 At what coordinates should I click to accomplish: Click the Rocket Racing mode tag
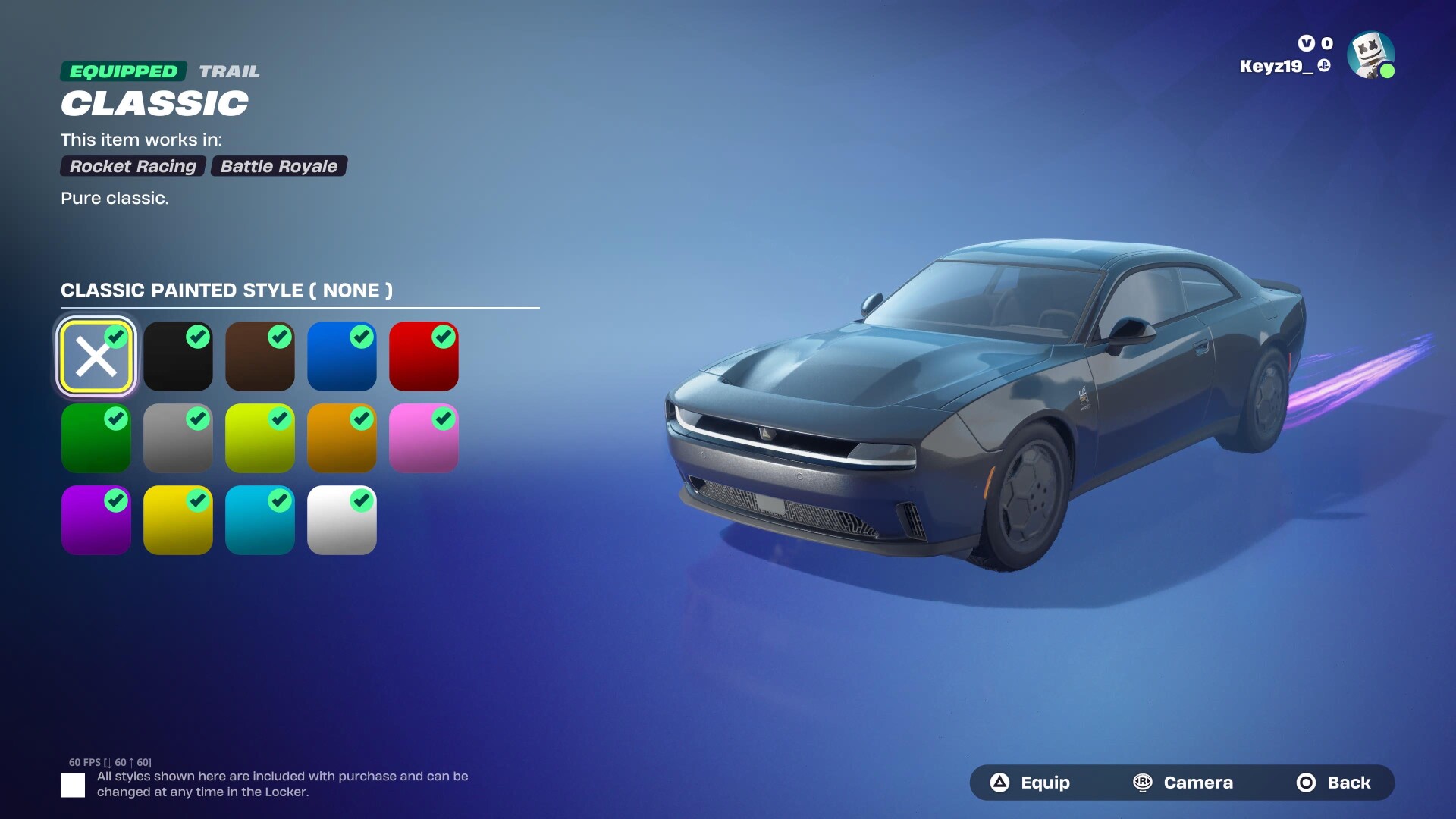[x=133, y=166]
